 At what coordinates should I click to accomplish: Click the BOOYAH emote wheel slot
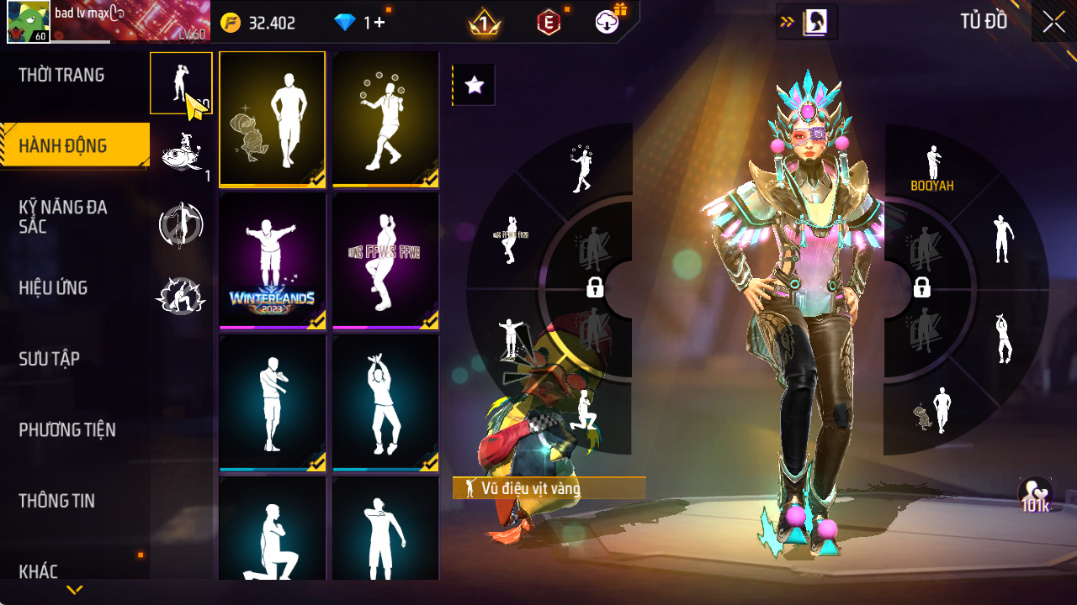(932, 168)
